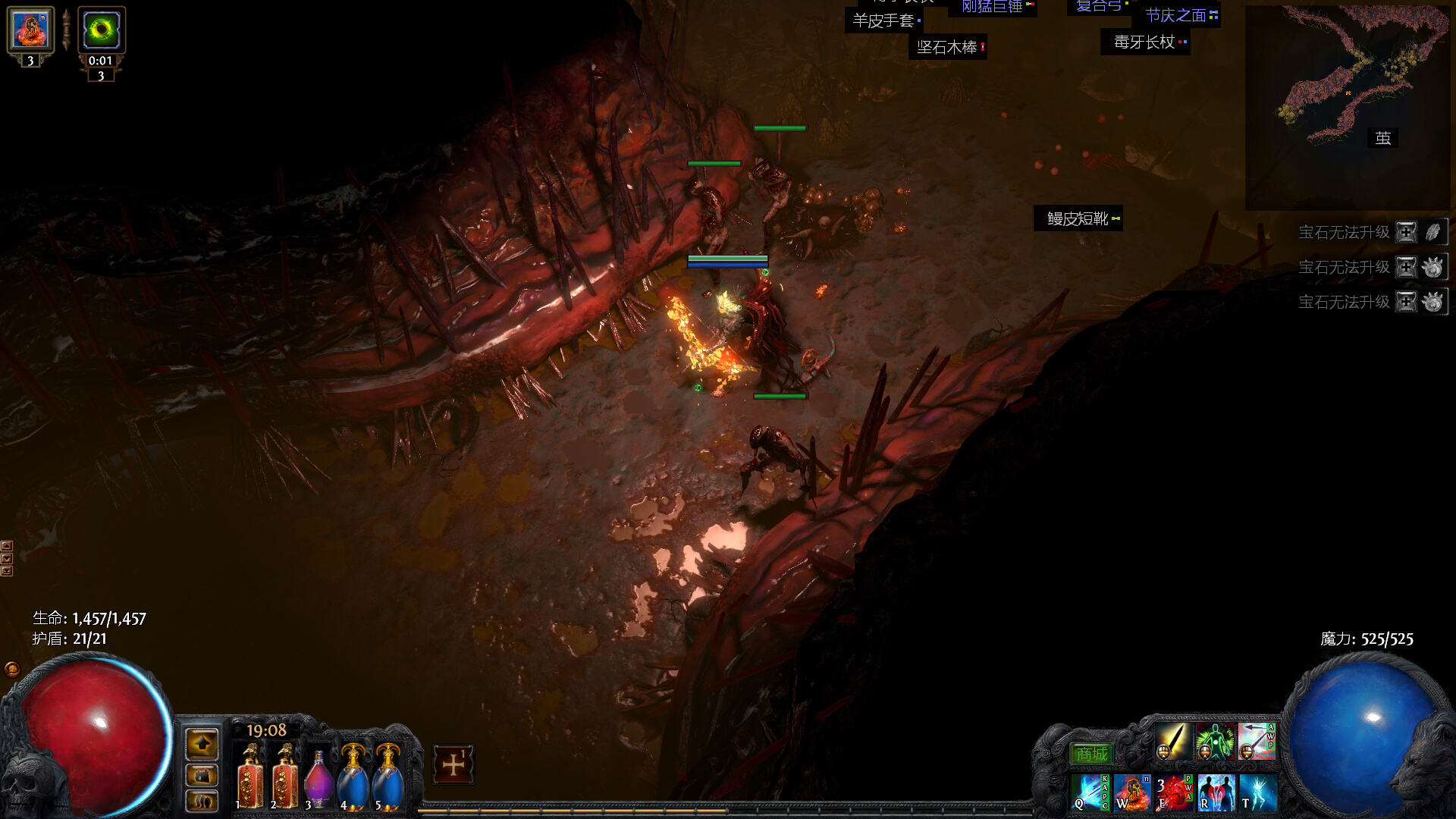Cast the T lightning figure skill
The image size is (1456, 819).
(1258, 792)
